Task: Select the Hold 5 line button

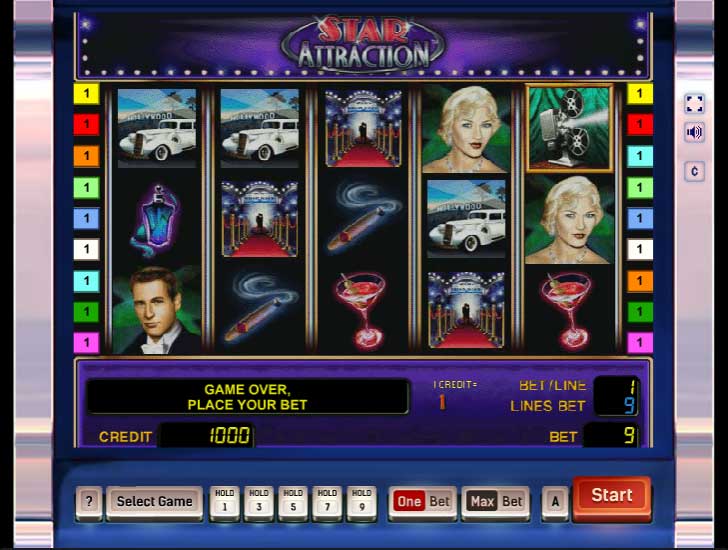Action: (293, 502)
